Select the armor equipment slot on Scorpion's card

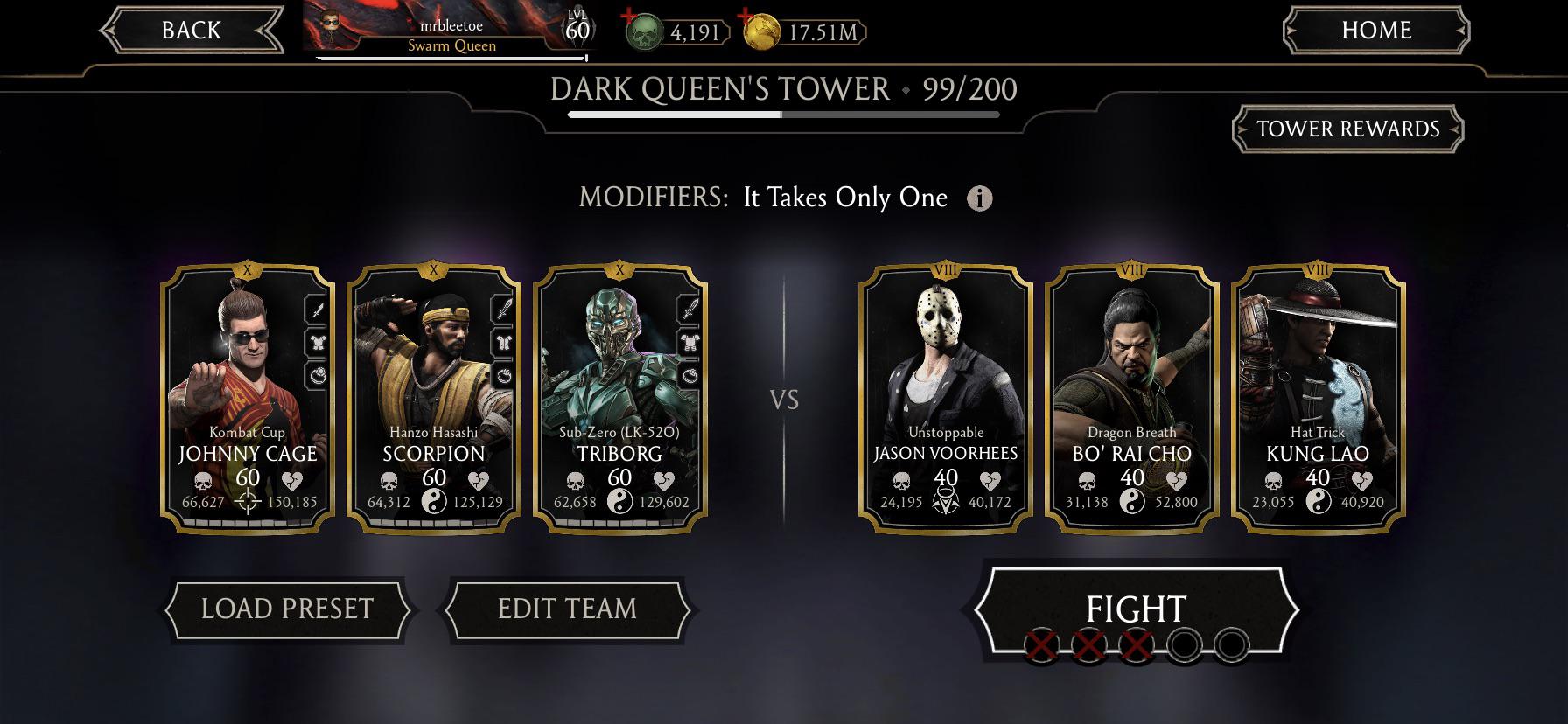(501, 343)
